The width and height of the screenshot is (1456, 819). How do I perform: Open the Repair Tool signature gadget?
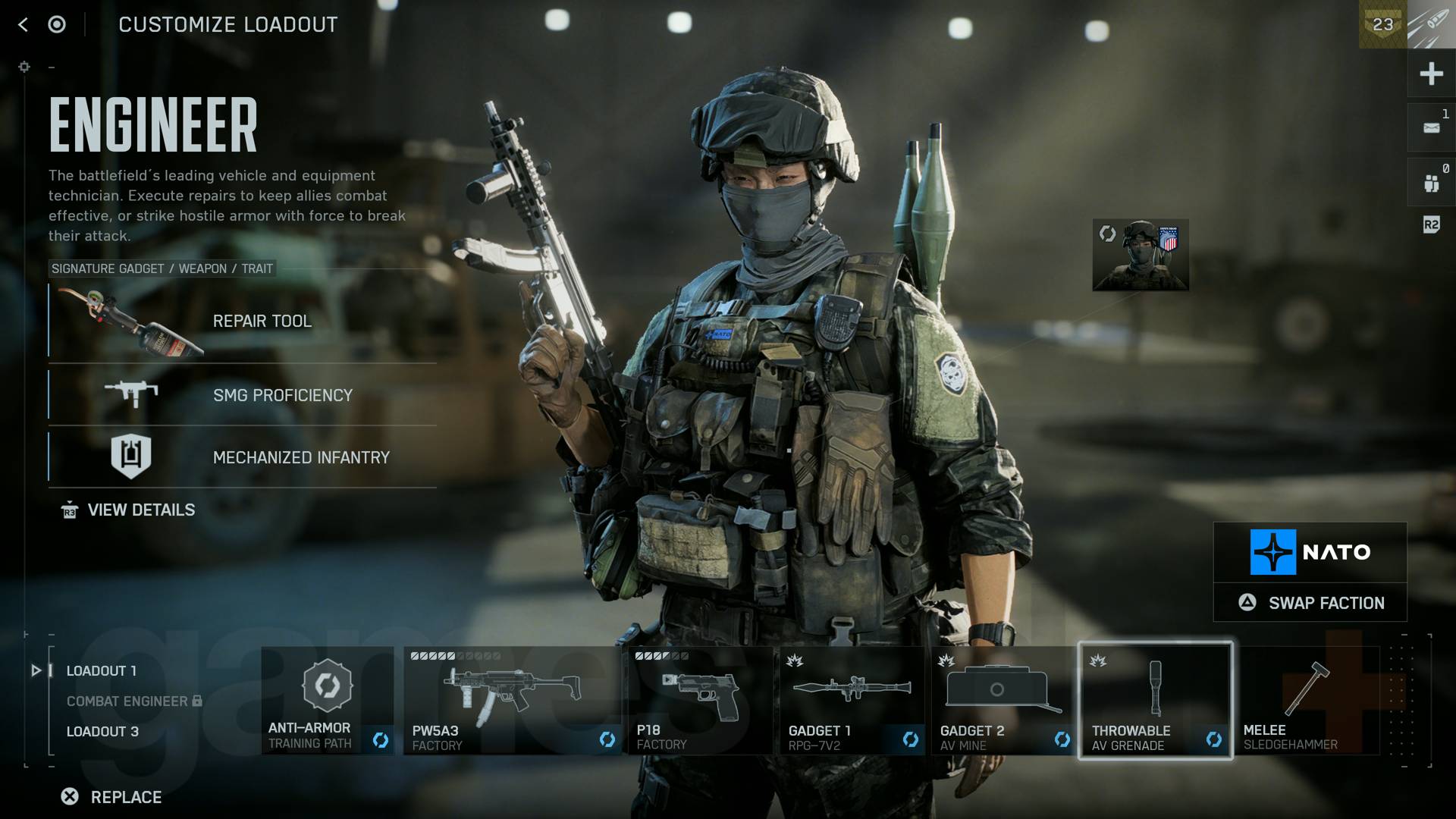[262, 321]
